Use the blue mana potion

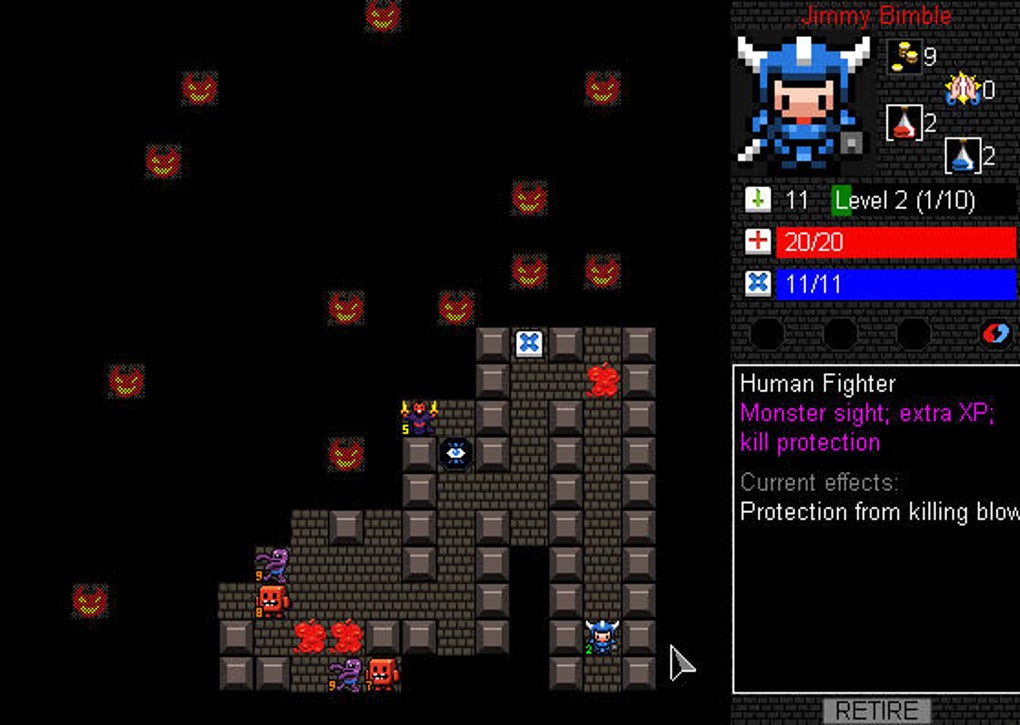click(962, 155)
